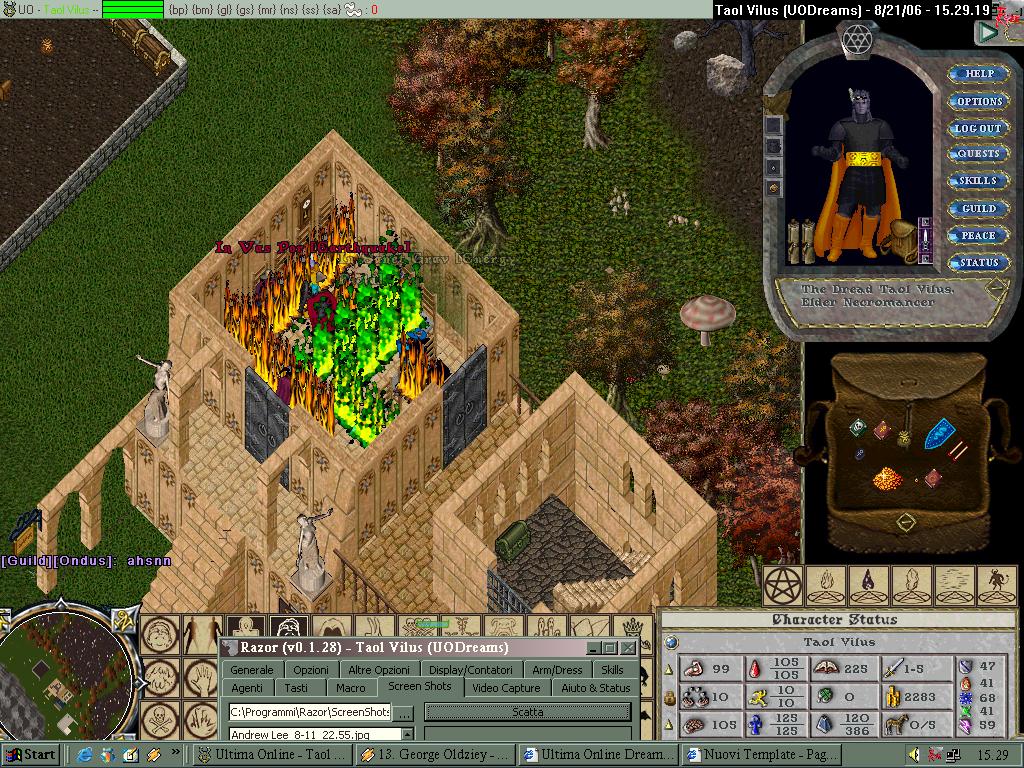Open the Windows Start menu
Viewport: 1024px width, 768px height.
coord(30,755)
